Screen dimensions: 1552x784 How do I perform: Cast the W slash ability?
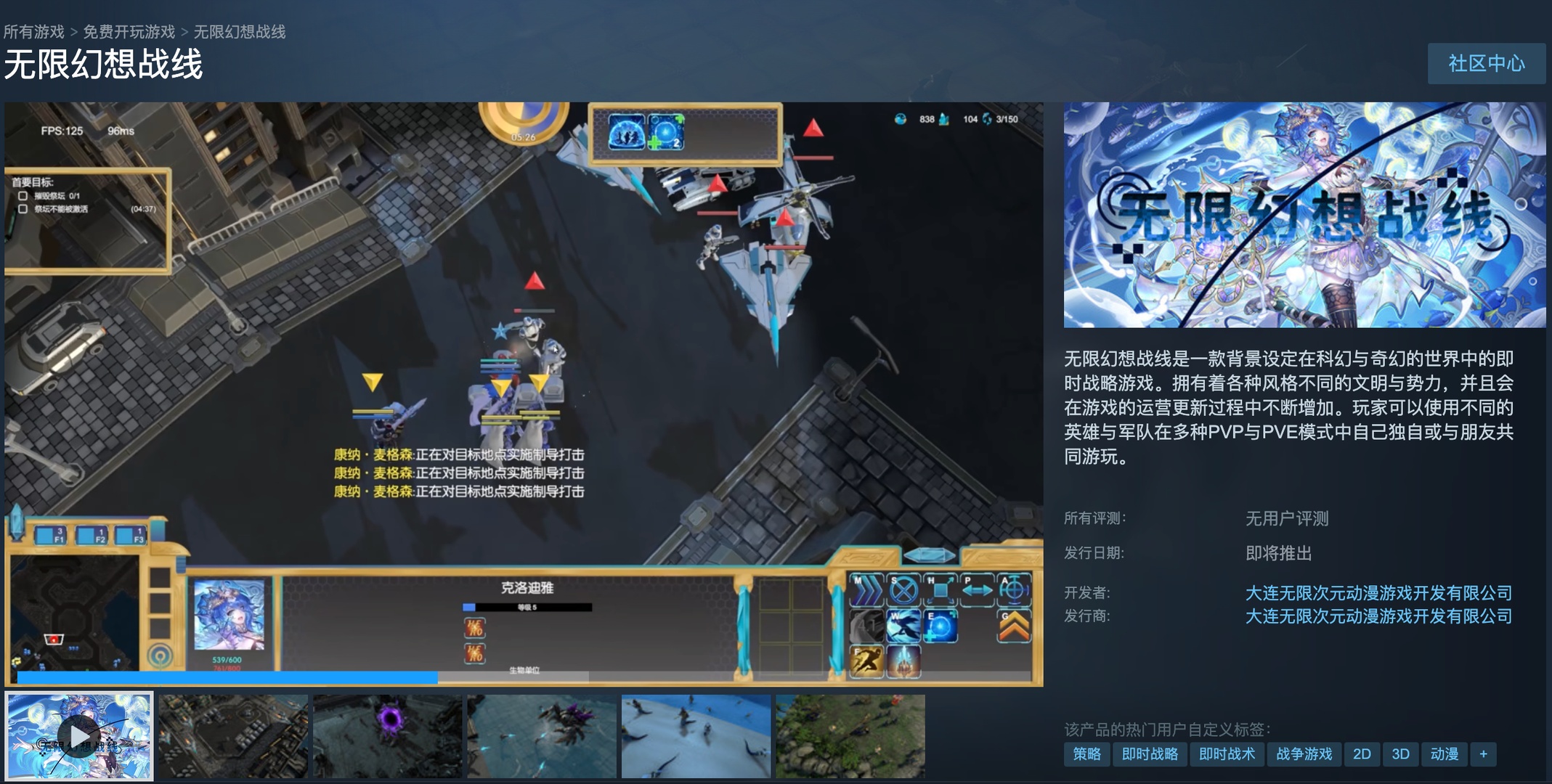903,627
